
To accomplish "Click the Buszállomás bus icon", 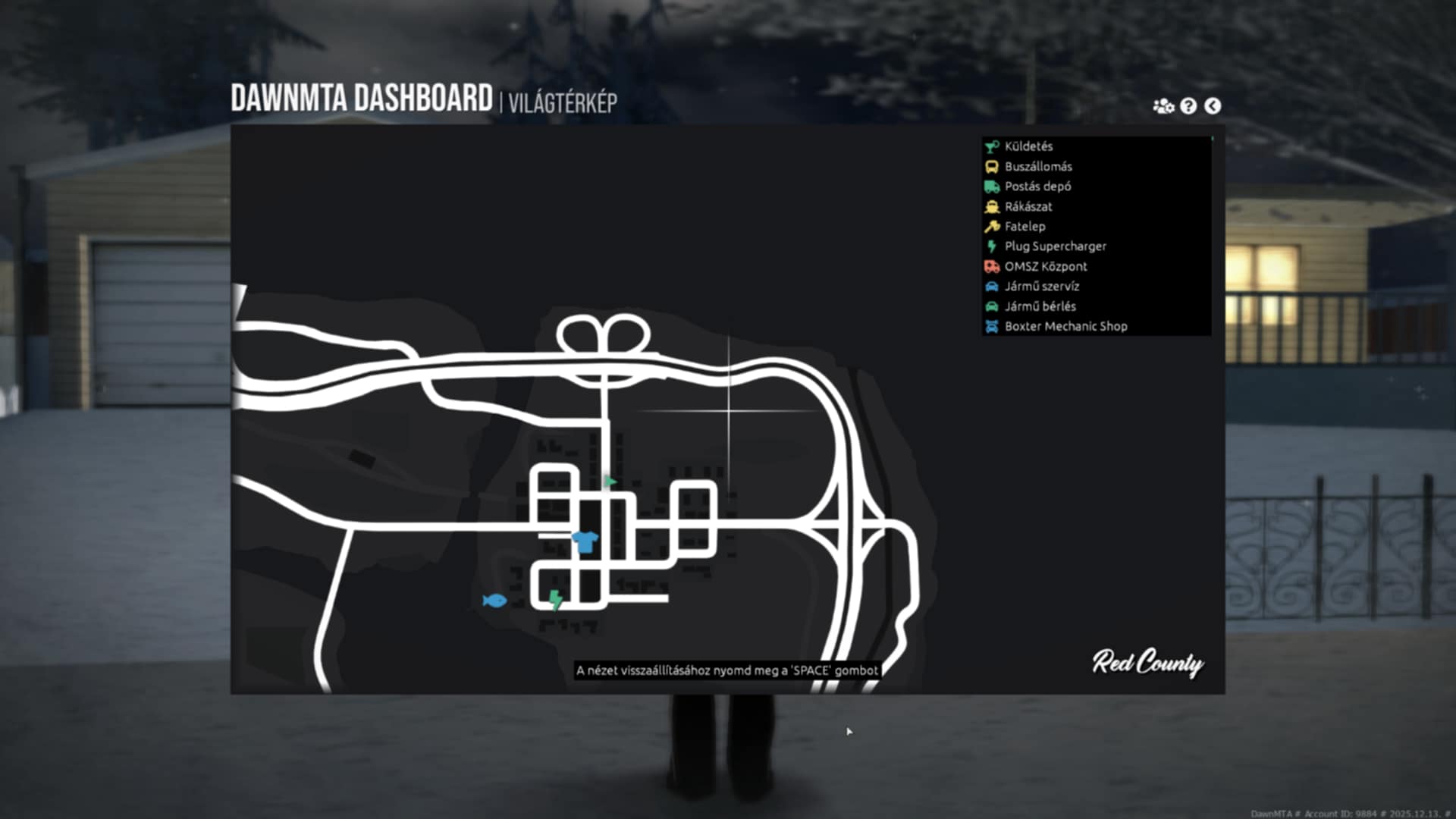I will [991, 166].
